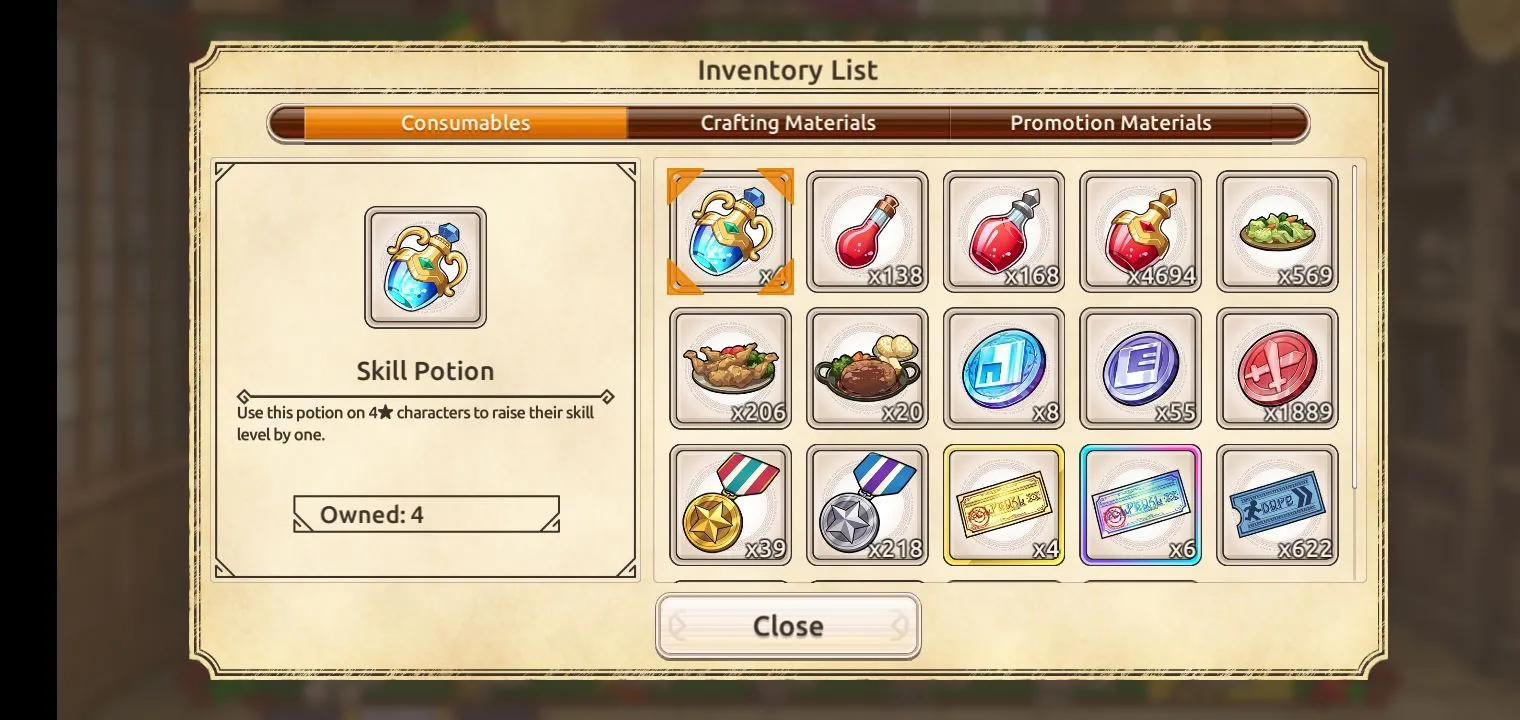Select the Skill Potion slot in the grid
Image resolution: width=1520 pixels, height=720 pixels.
coord(730,231)
